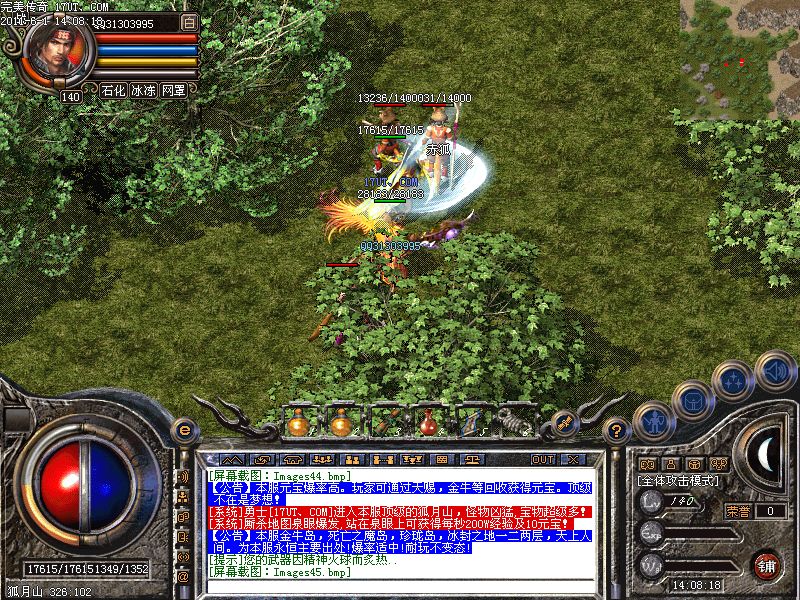Click the round dragonfly button right of the belt
The image size is (800, 600).
pos(562,423)
